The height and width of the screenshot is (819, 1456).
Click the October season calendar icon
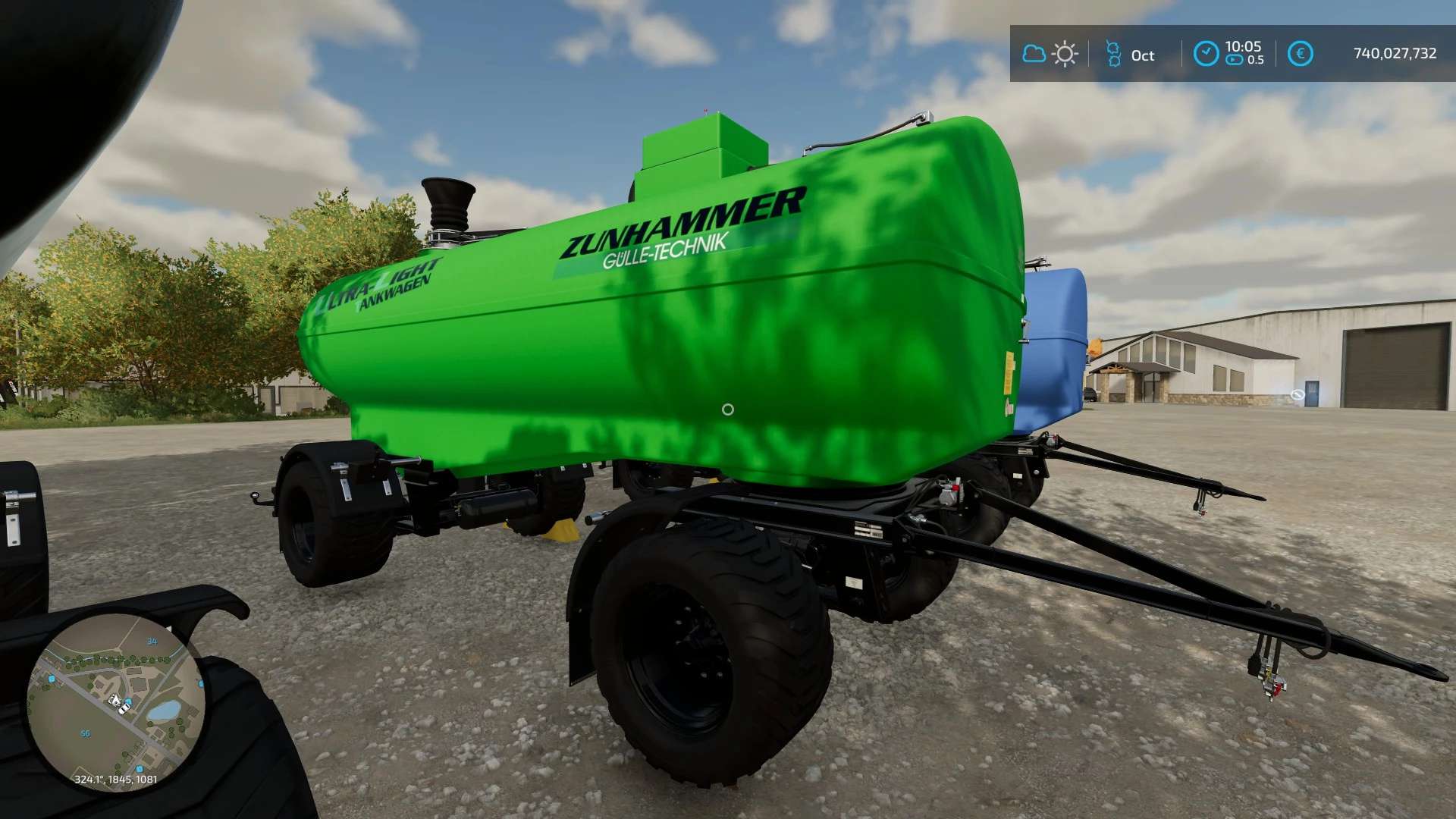click(1113, 54)
